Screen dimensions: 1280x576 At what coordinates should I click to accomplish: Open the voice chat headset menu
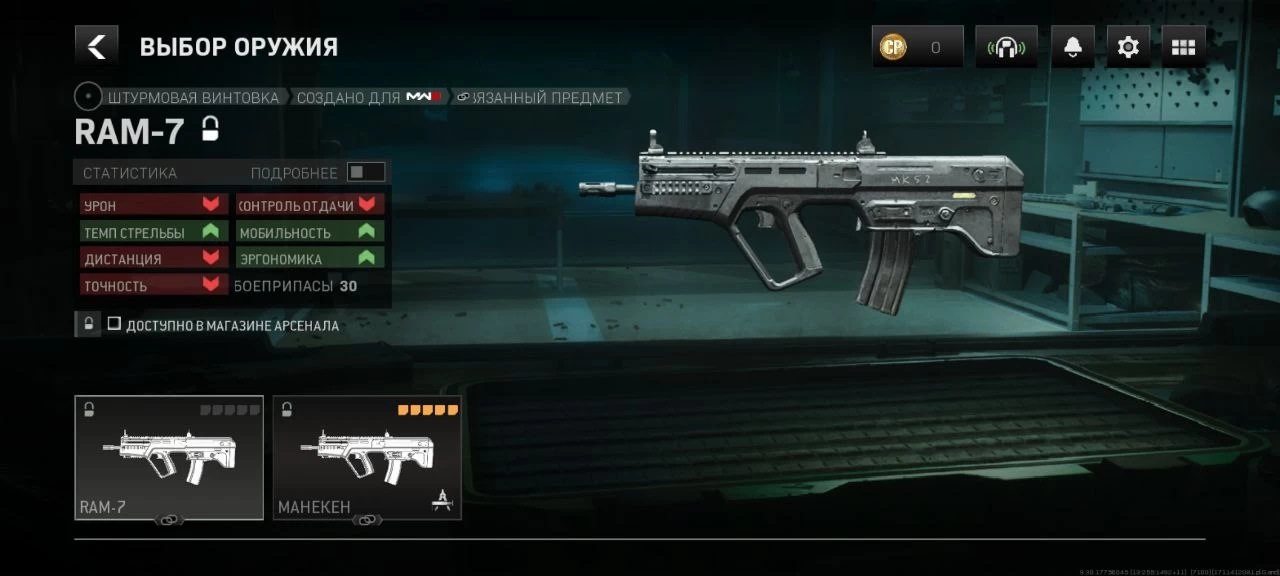coord(1006,47)
